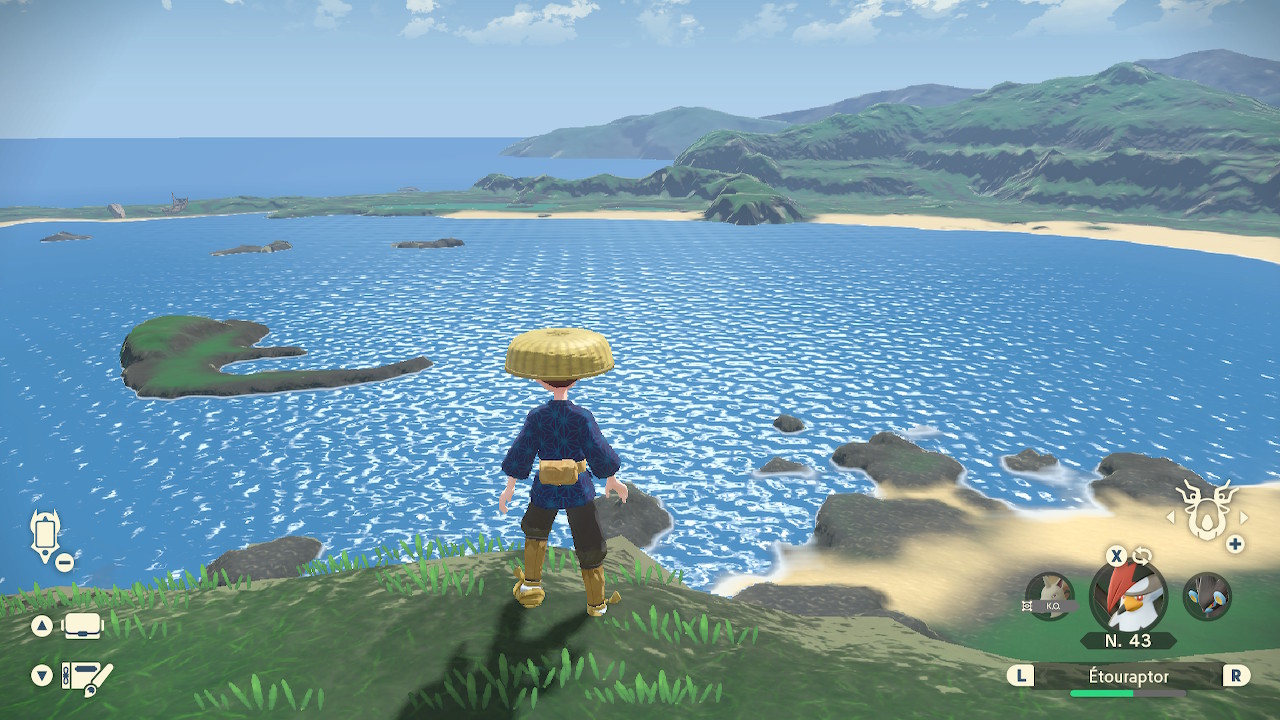
Task: Select the Wyrdeer ride Pokémon icon
Action: pyautogui.click(x=1205, y=509)
